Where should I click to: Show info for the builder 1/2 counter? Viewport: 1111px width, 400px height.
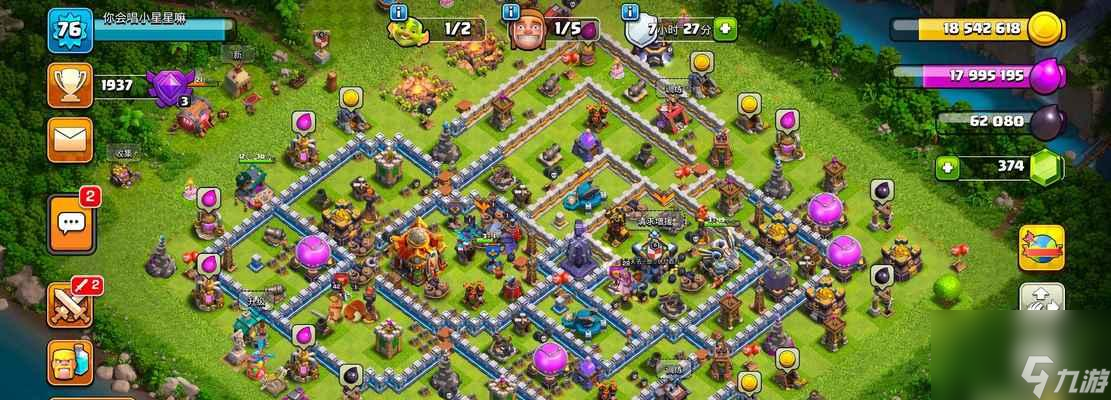[x=400, y=13]
